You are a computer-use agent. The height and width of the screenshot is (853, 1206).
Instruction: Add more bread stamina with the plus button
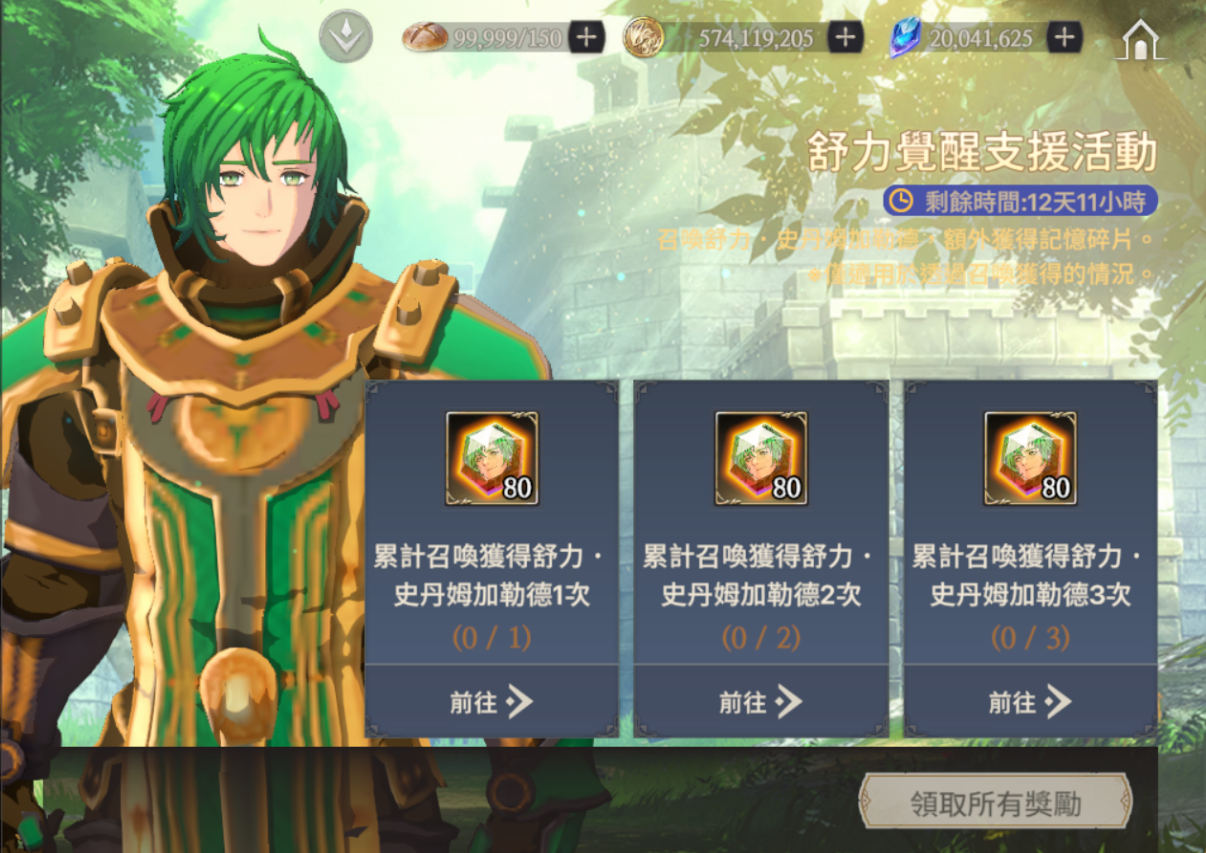point(586,38)
